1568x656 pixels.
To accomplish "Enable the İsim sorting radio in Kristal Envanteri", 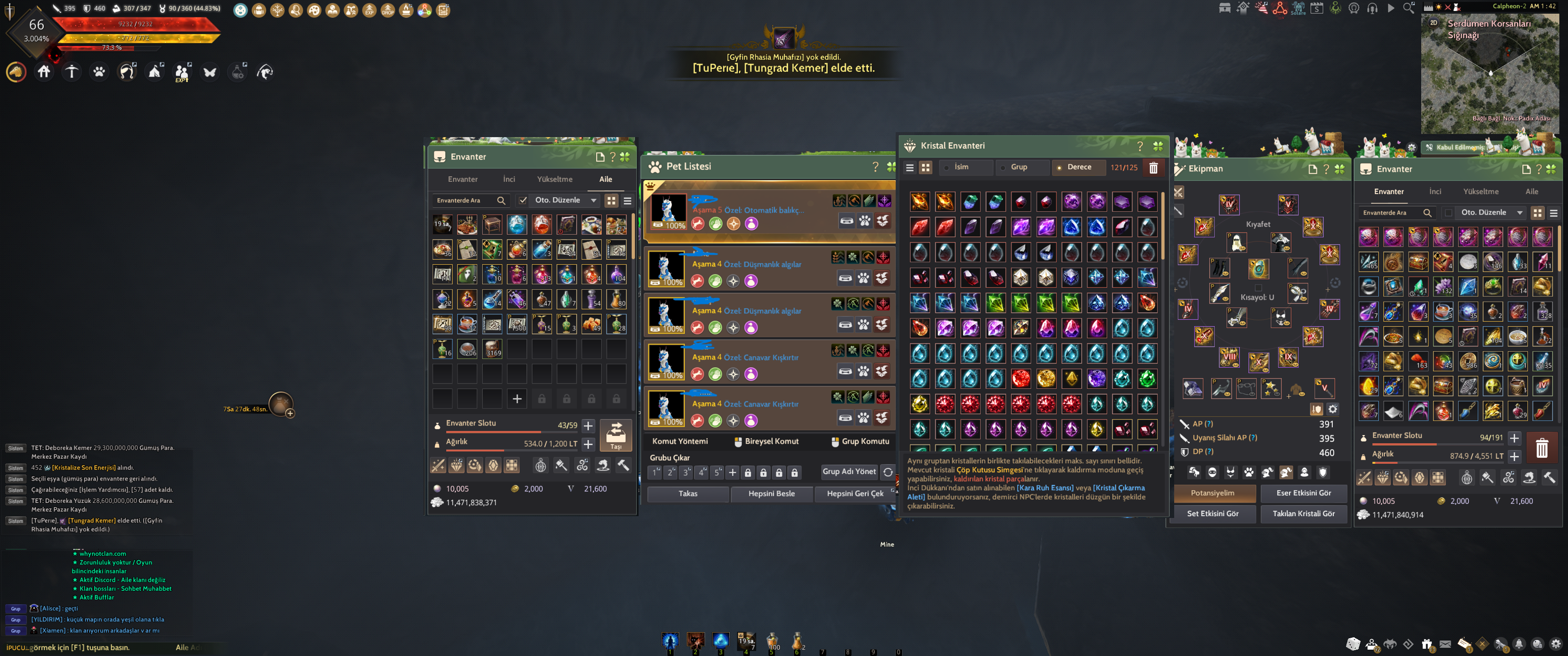I will [946, 167].
